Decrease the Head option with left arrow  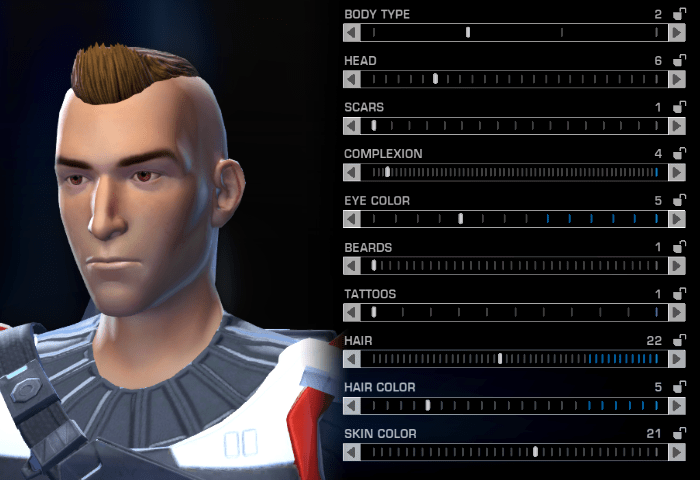351,79
